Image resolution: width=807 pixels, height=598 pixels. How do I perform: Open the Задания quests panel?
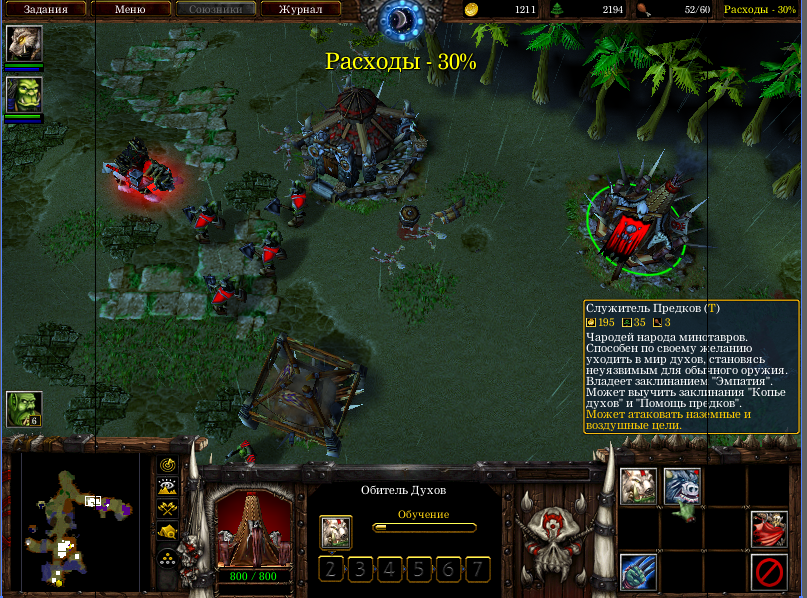pyautogui.click(x=45, y=9)
